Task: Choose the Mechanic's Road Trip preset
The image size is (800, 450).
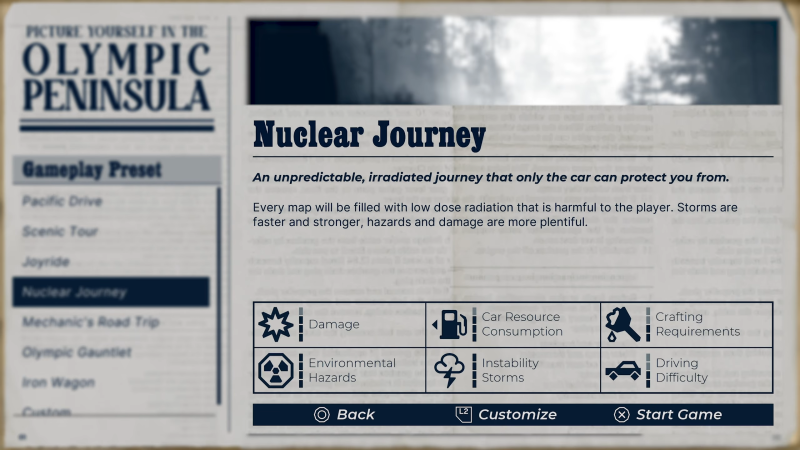Action: coord(90,322)
